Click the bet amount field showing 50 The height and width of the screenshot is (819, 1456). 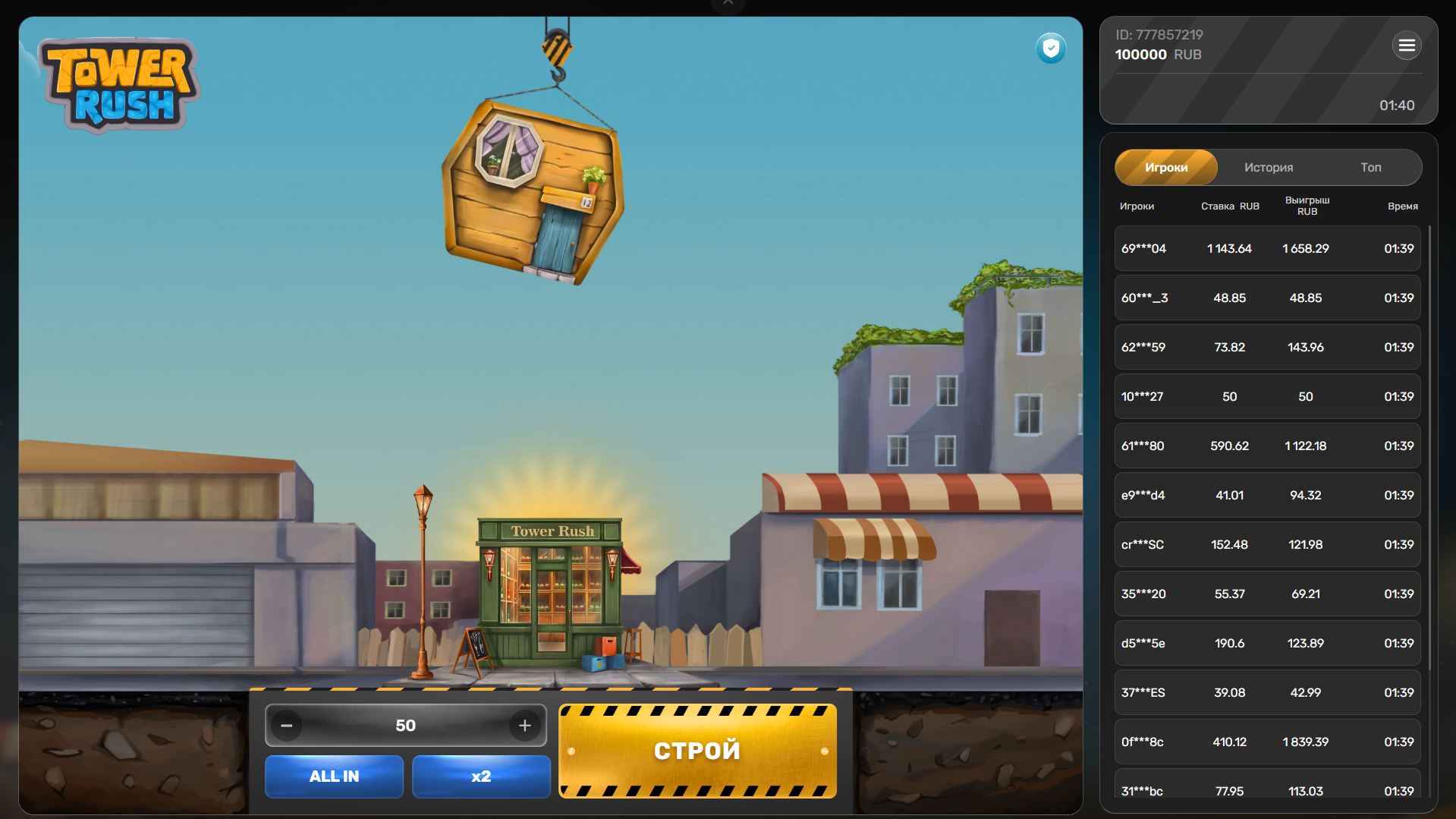click(405, 725)
